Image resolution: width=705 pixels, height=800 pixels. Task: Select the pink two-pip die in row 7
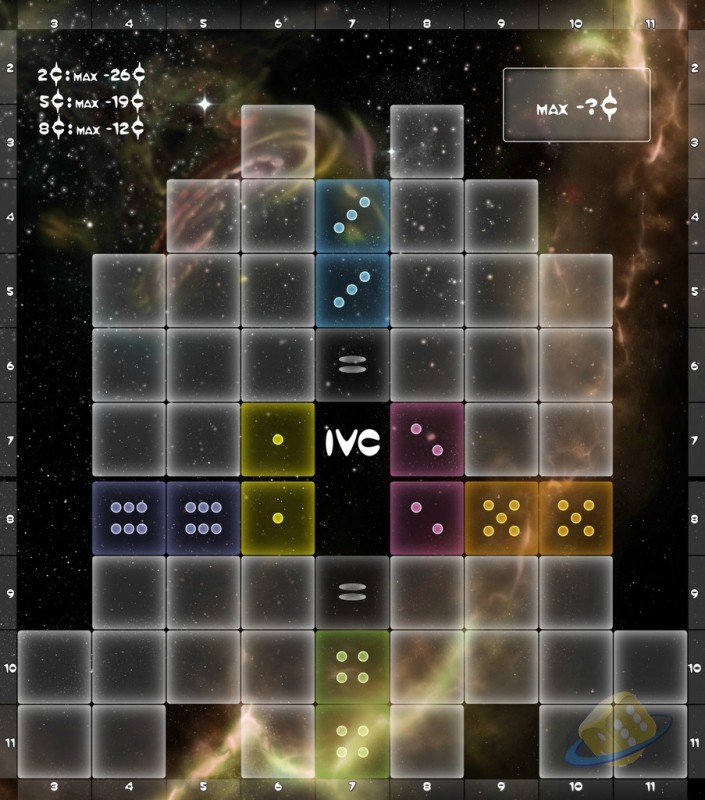[427, 441]
